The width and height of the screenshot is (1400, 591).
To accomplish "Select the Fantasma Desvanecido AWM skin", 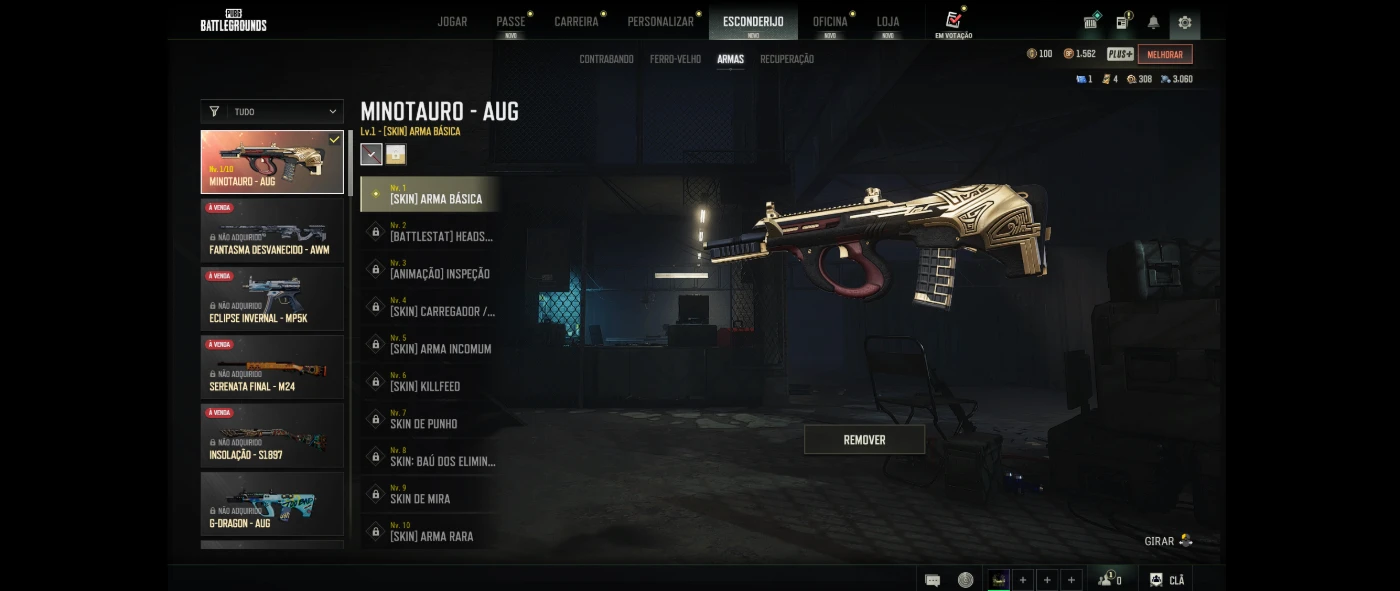I will click(x=272, y=230).
